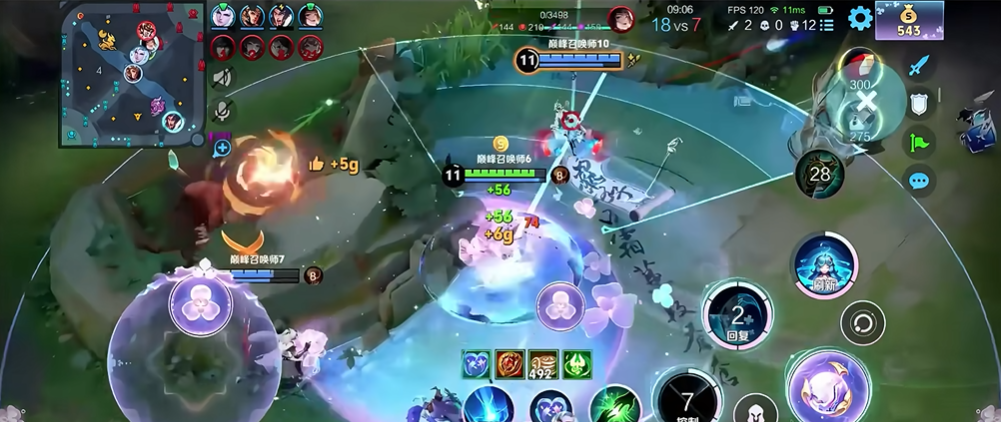Use the 回复 heal skill

[x=737, y=316]
